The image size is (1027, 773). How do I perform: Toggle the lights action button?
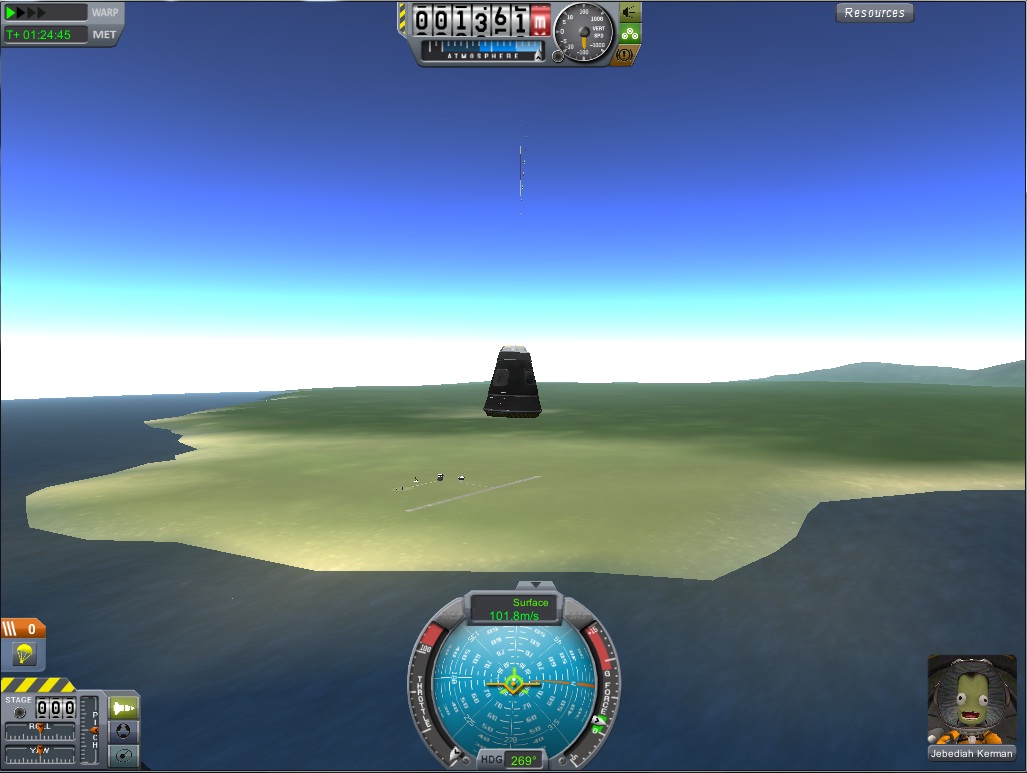coord(630,12)
